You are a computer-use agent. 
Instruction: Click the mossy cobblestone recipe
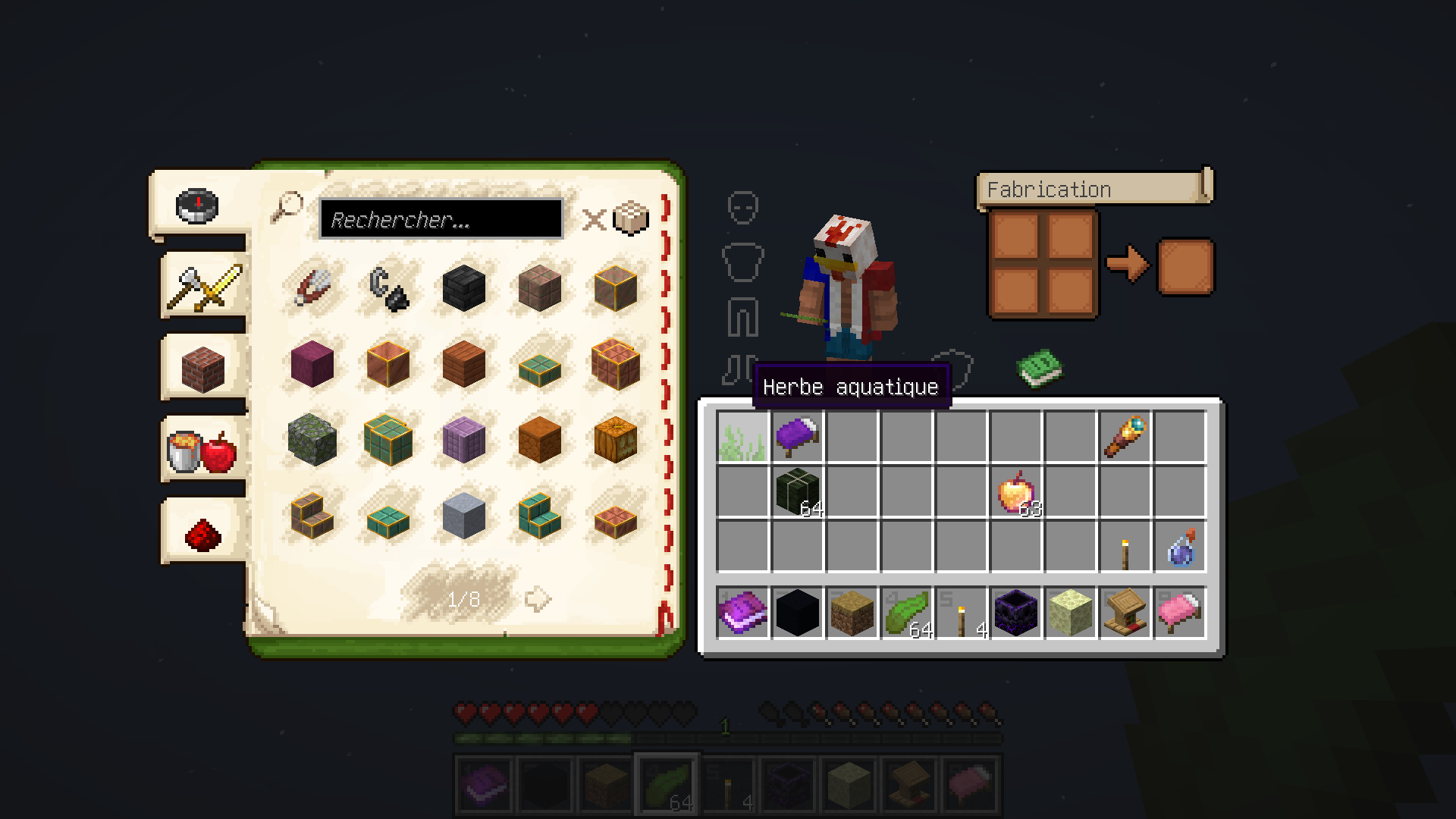click(311, 438)
